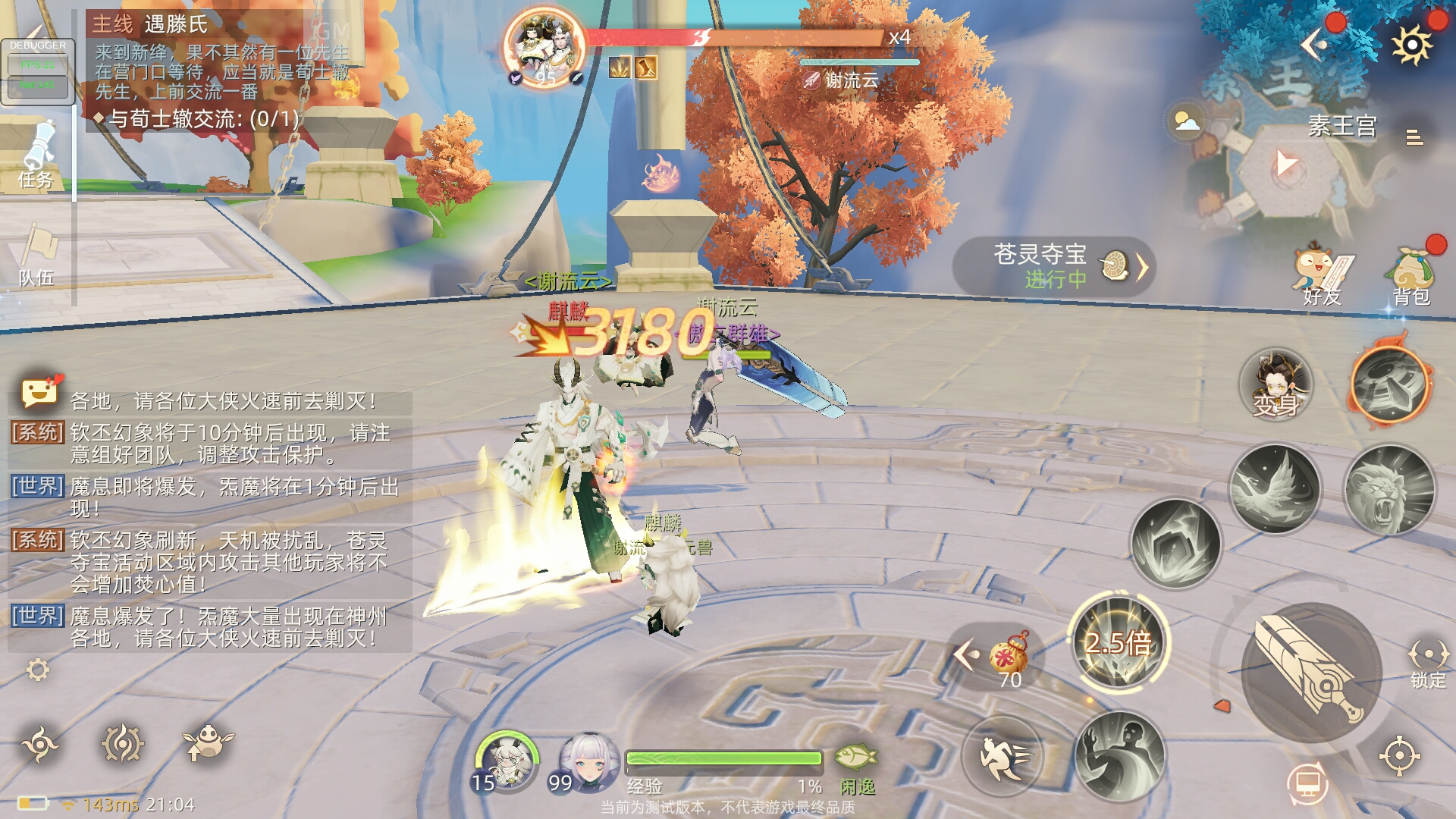This screenshot has height=819, width=1456.
Task: Cast the phoenix wing skill
Action: pos(1274,488)
